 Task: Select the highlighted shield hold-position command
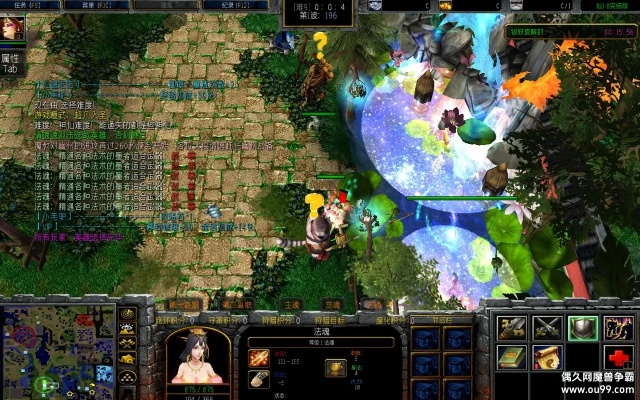582,327
